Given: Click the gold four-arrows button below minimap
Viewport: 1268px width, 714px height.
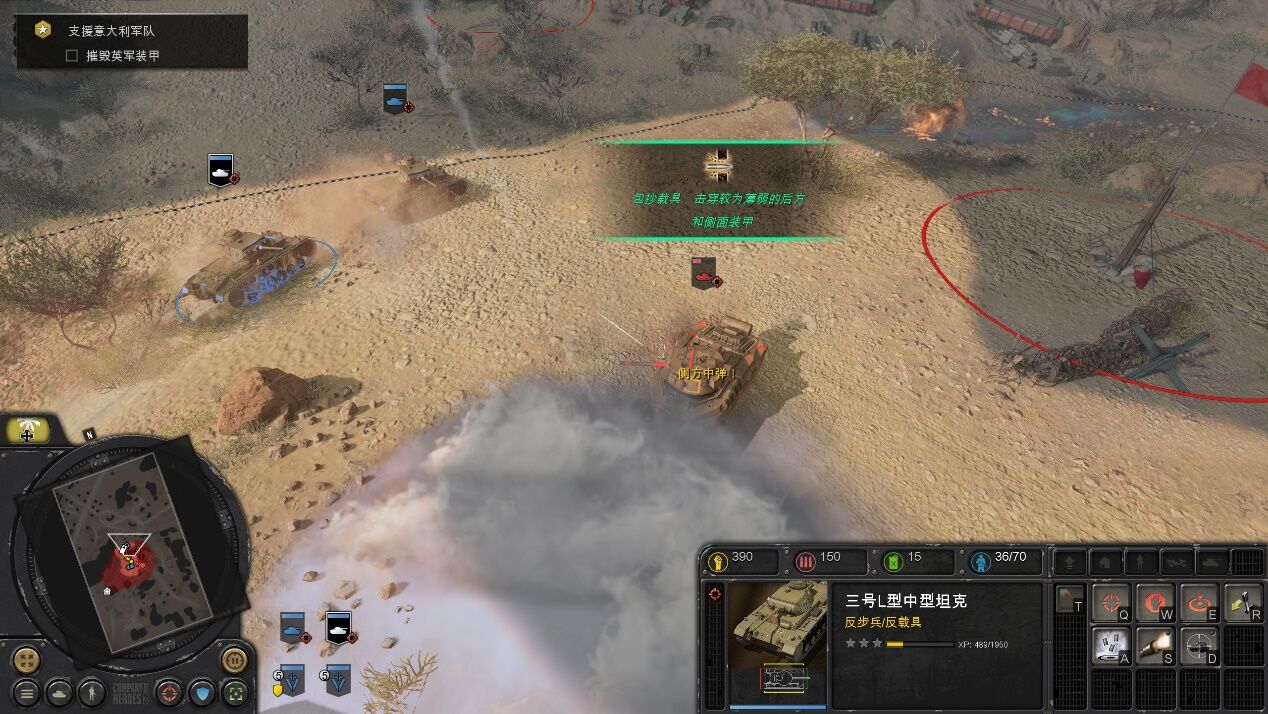Looking at the screenshot, I should tap(27, 660).
